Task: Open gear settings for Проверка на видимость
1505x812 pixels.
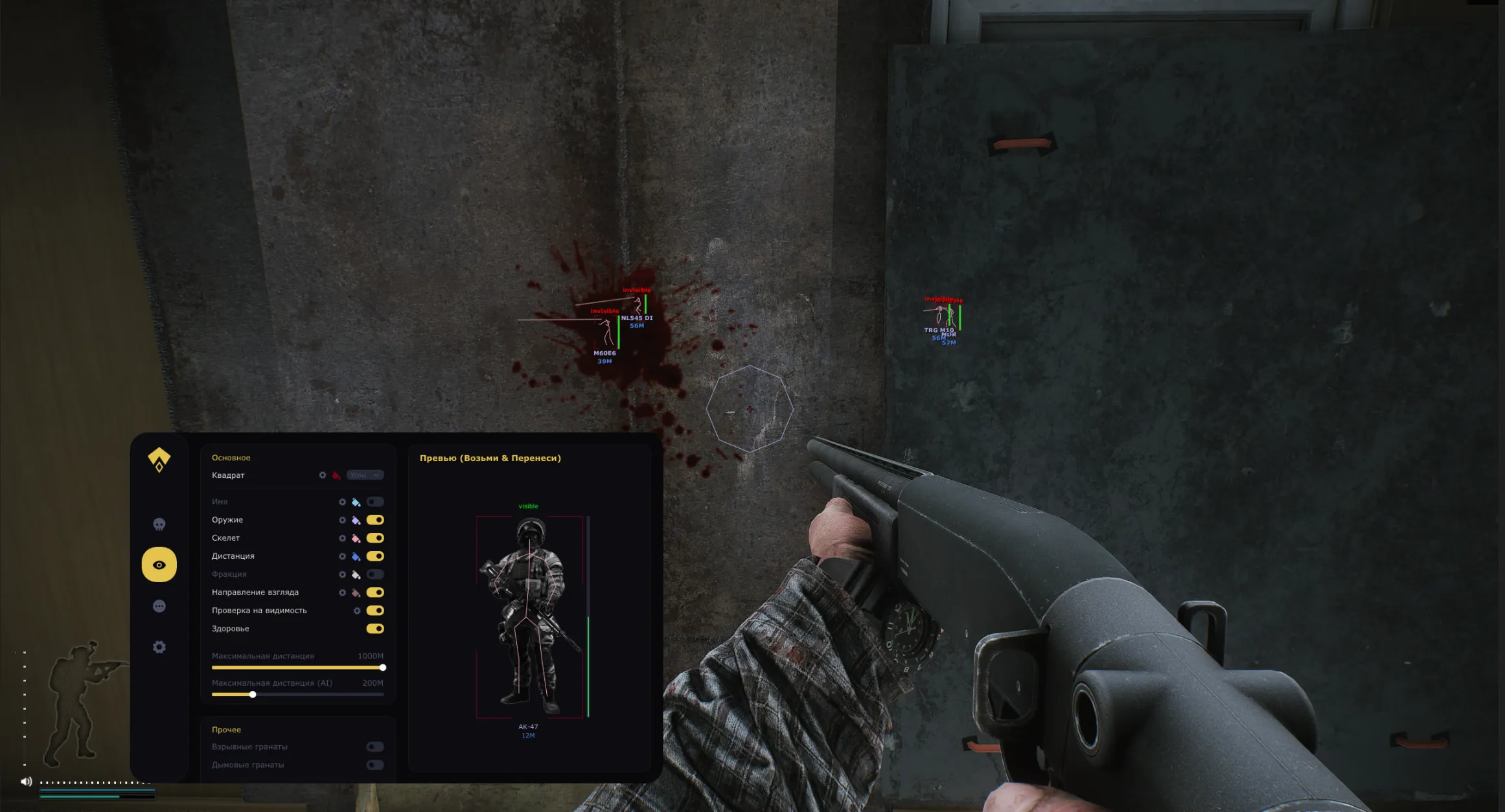Action: [358, 611]
